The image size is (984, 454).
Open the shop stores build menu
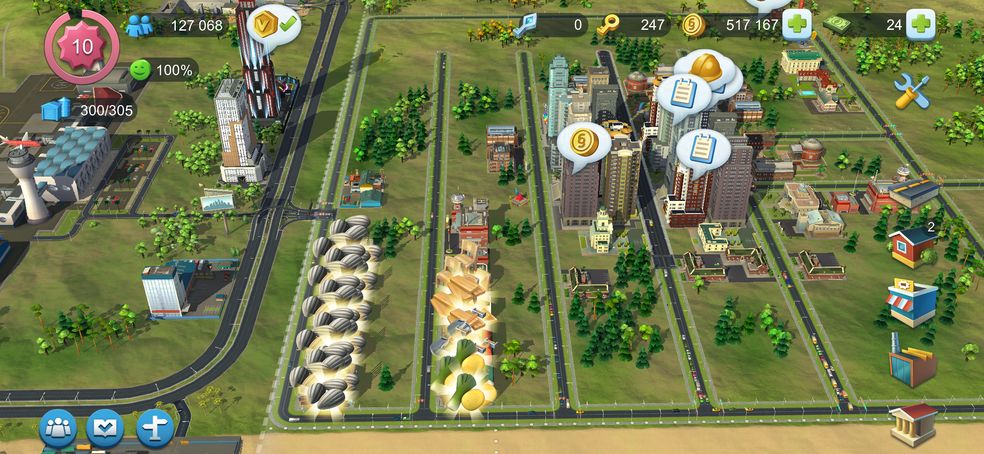912,302
